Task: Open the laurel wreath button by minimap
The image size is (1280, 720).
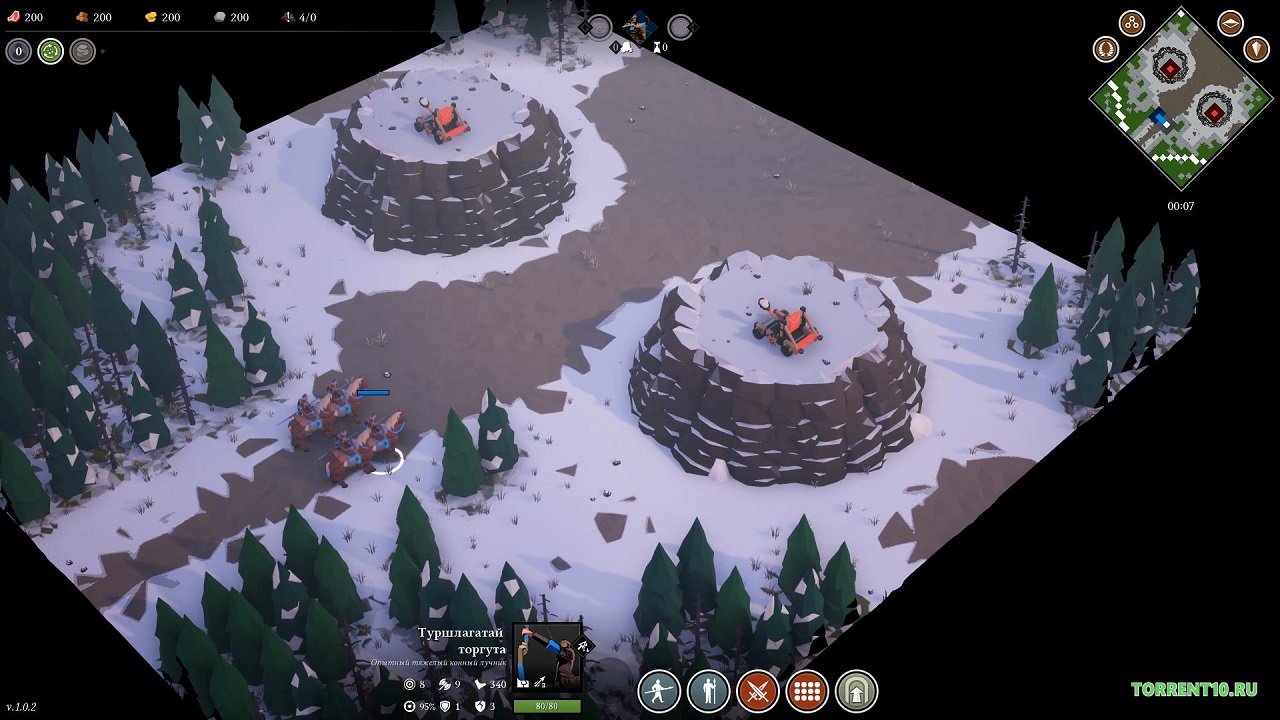Action: pyautogui.click(x=1106, y=48)
